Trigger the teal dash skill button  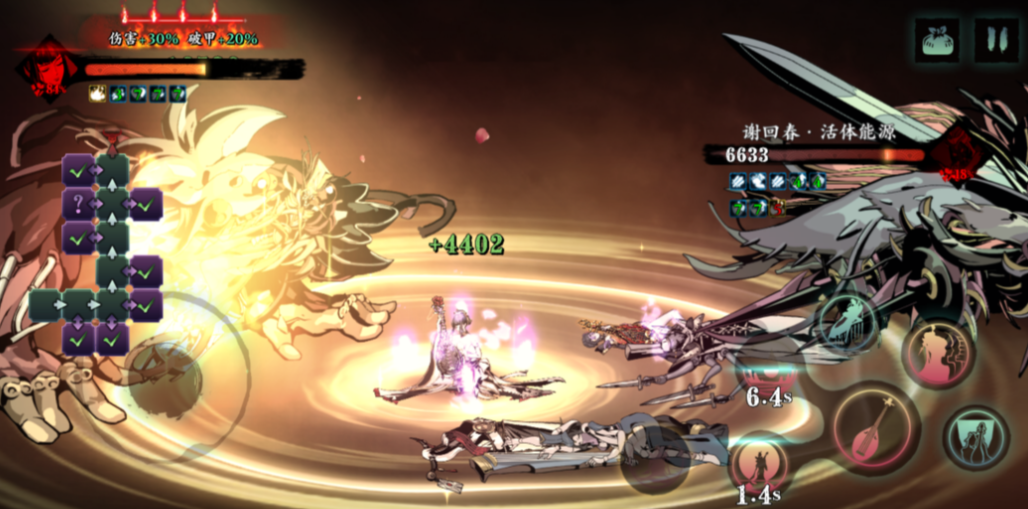point(846,322)
